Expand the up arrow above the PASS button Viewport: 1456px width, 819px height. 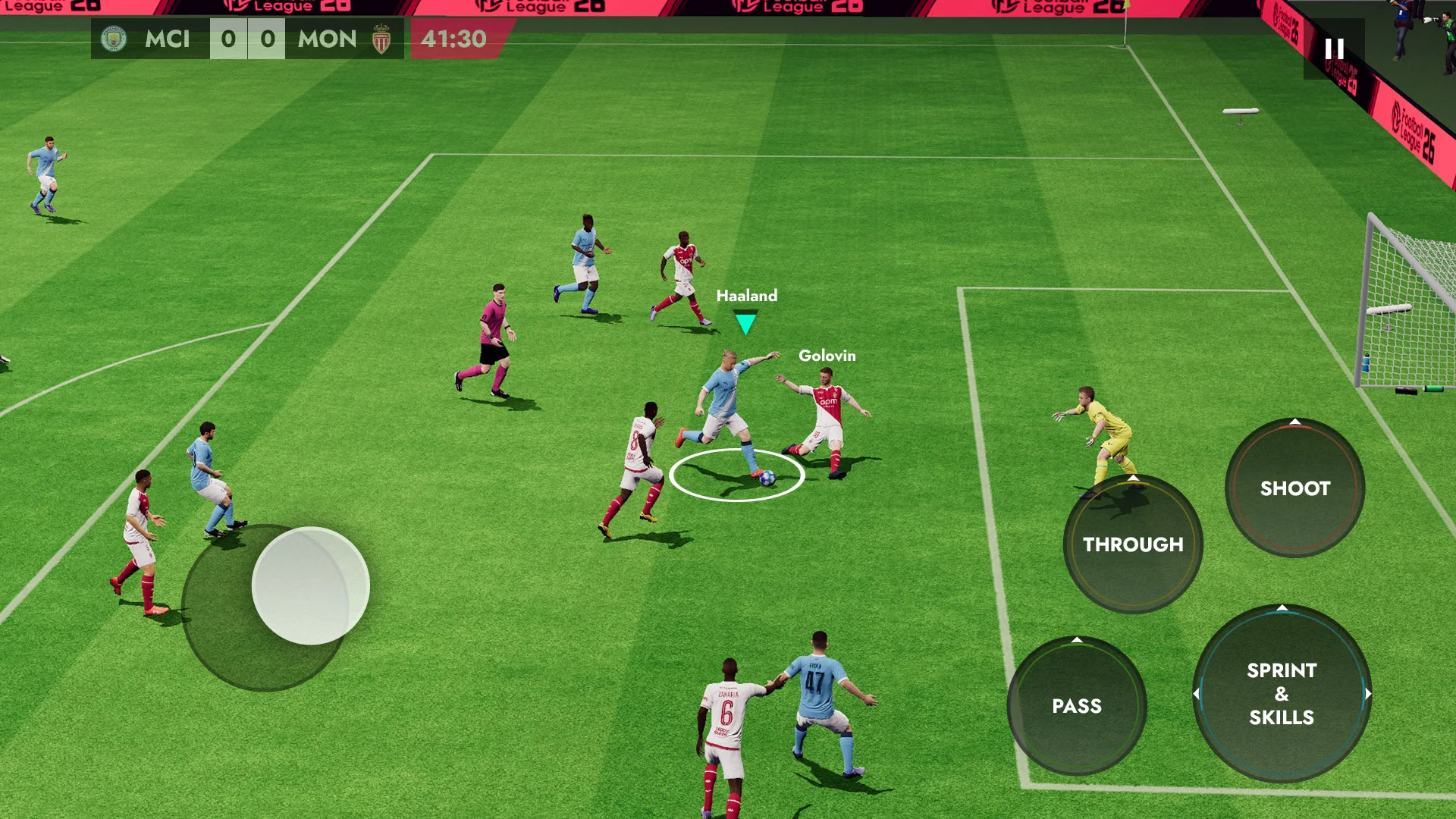tap(1078, 639)
